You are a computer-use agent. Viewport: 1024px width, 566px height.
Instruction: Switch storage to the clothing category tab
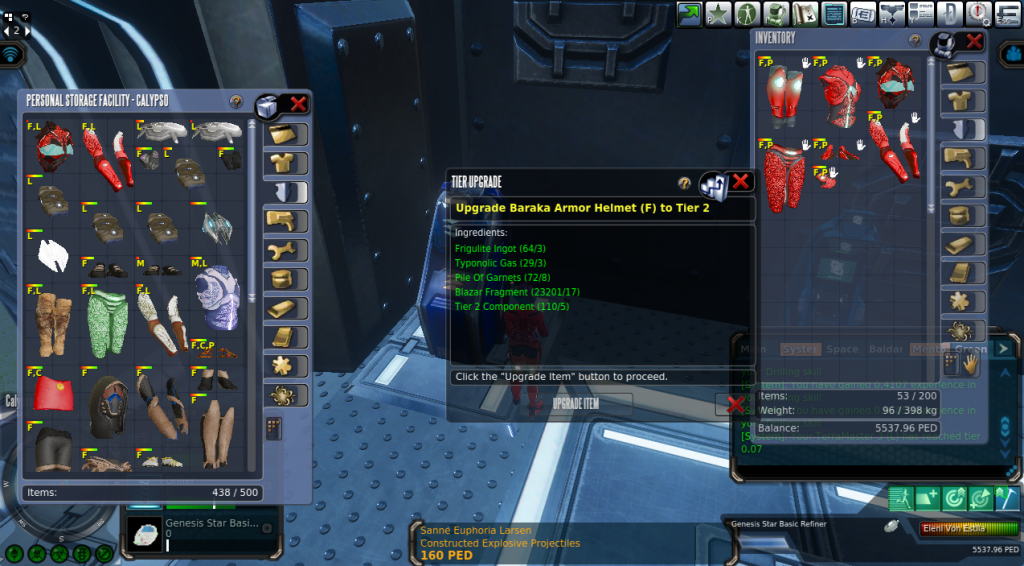pos(286,163)
